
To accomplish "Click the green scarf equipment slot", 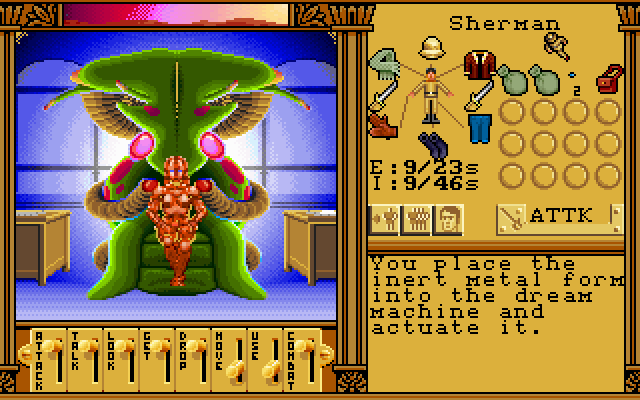I will [384, 63].
